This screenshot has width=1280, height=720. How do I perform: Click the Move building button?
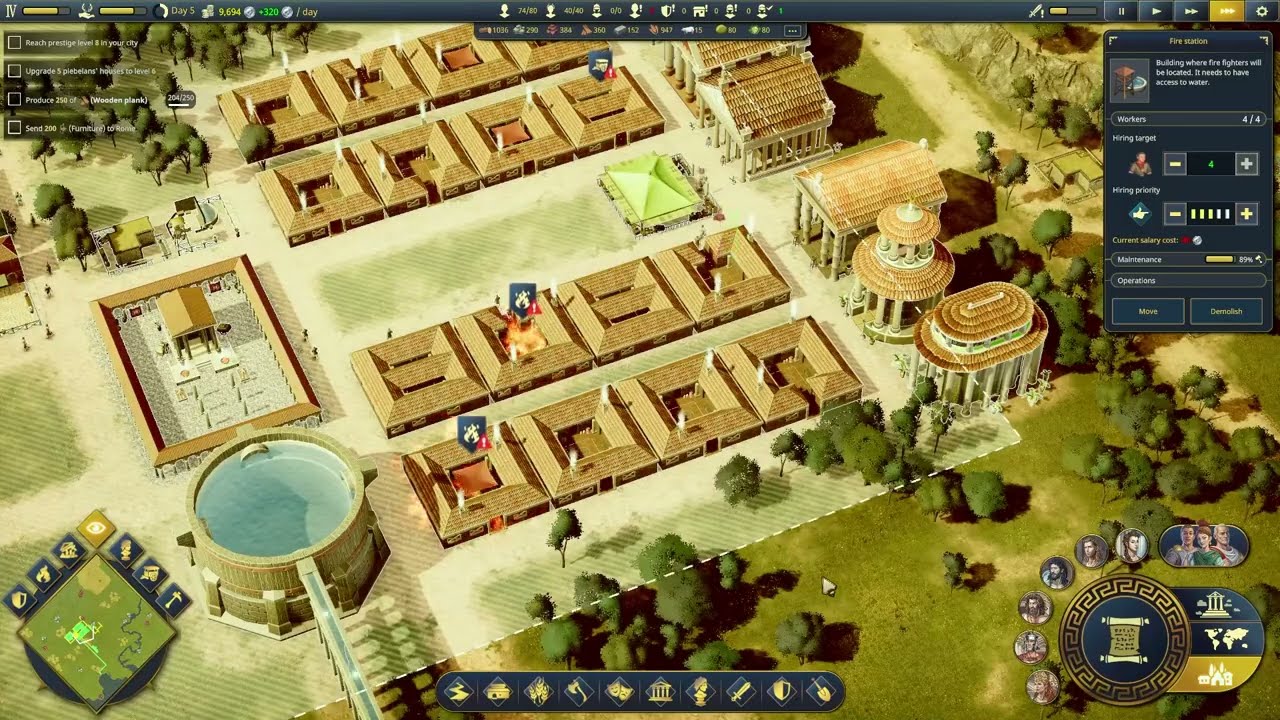1148,311
